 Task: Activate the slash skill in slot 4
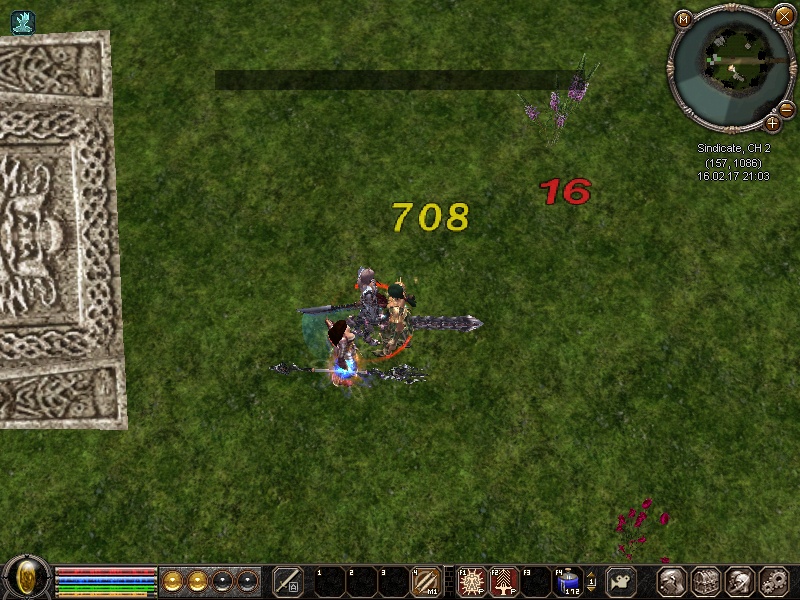tap(425, 580)
